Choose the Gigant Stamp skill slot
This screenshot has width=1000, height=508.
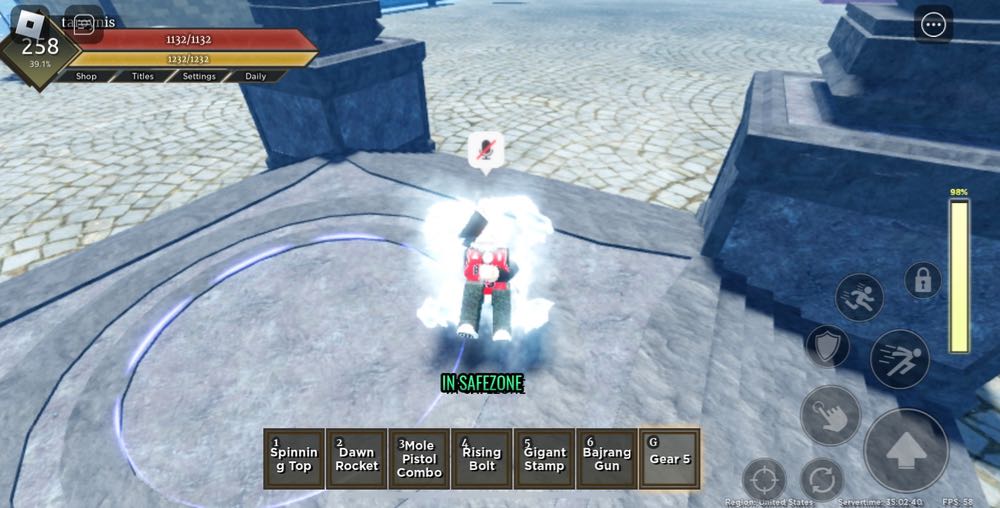coord(544,459)
